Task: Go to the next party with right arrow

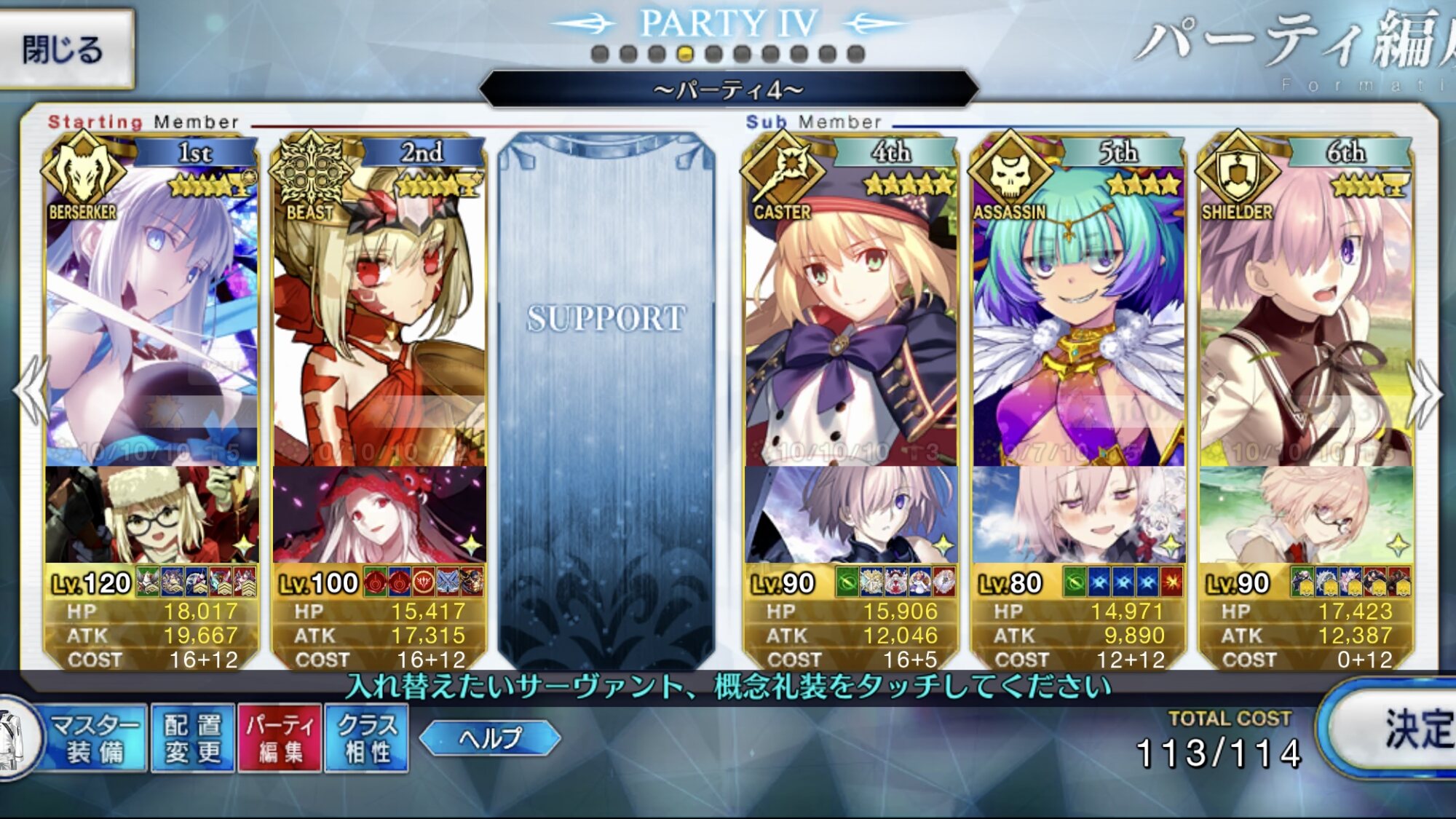Action: pos(1425,393)
